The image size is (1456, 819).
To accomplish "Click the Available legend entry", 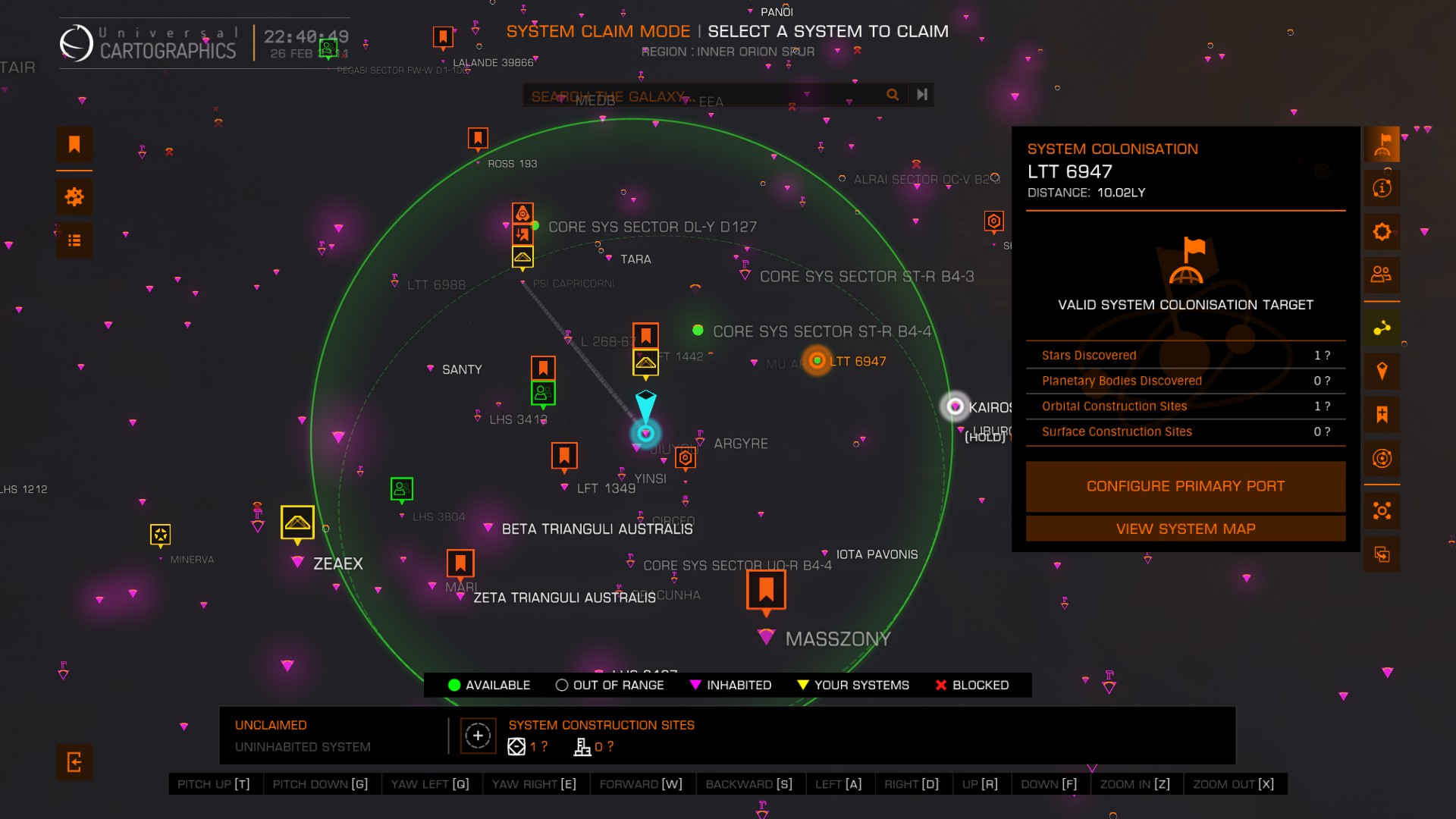I will point(489,685).
